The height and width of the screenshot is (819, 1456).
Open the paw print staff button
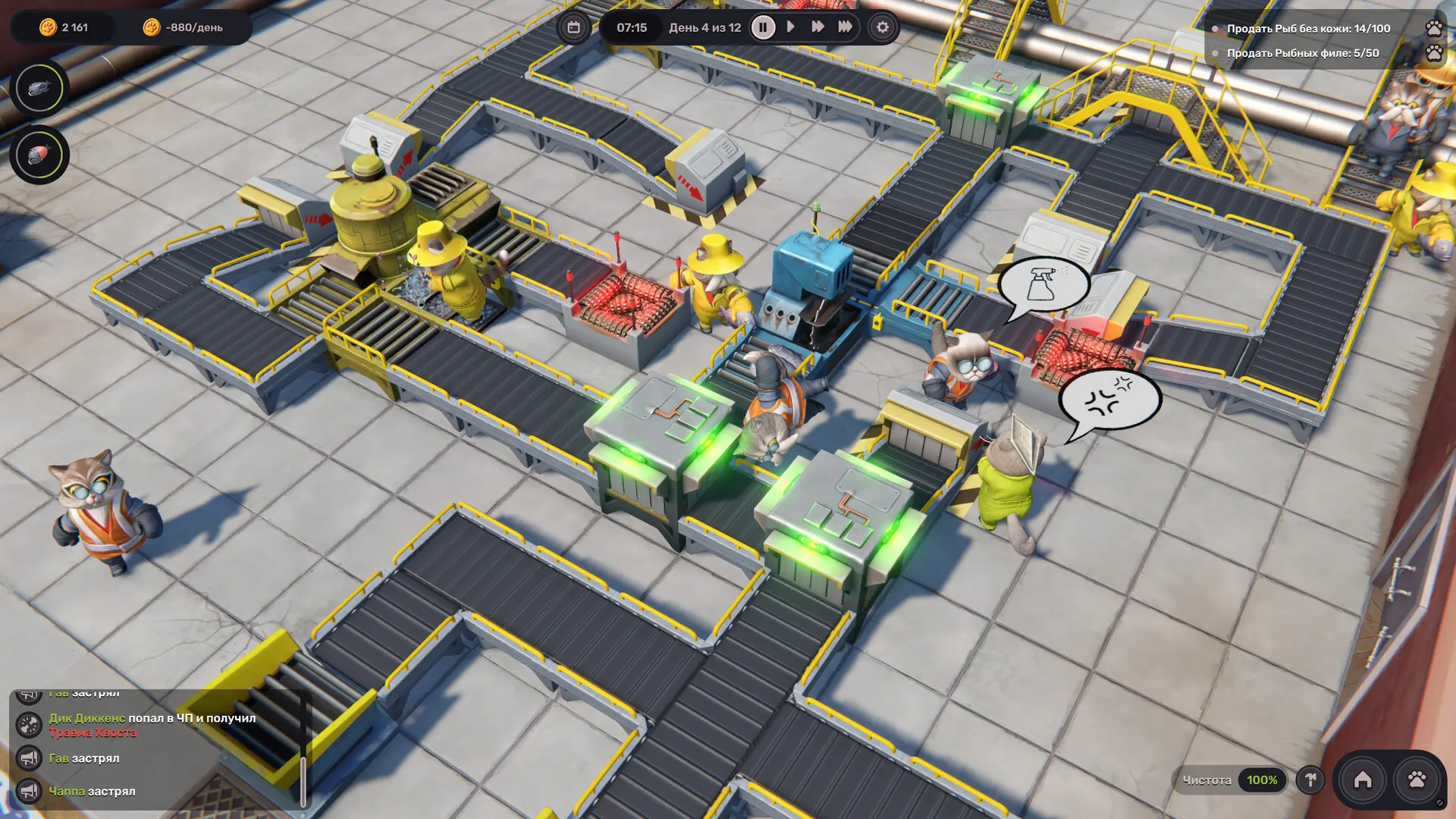pos(1416,780)
